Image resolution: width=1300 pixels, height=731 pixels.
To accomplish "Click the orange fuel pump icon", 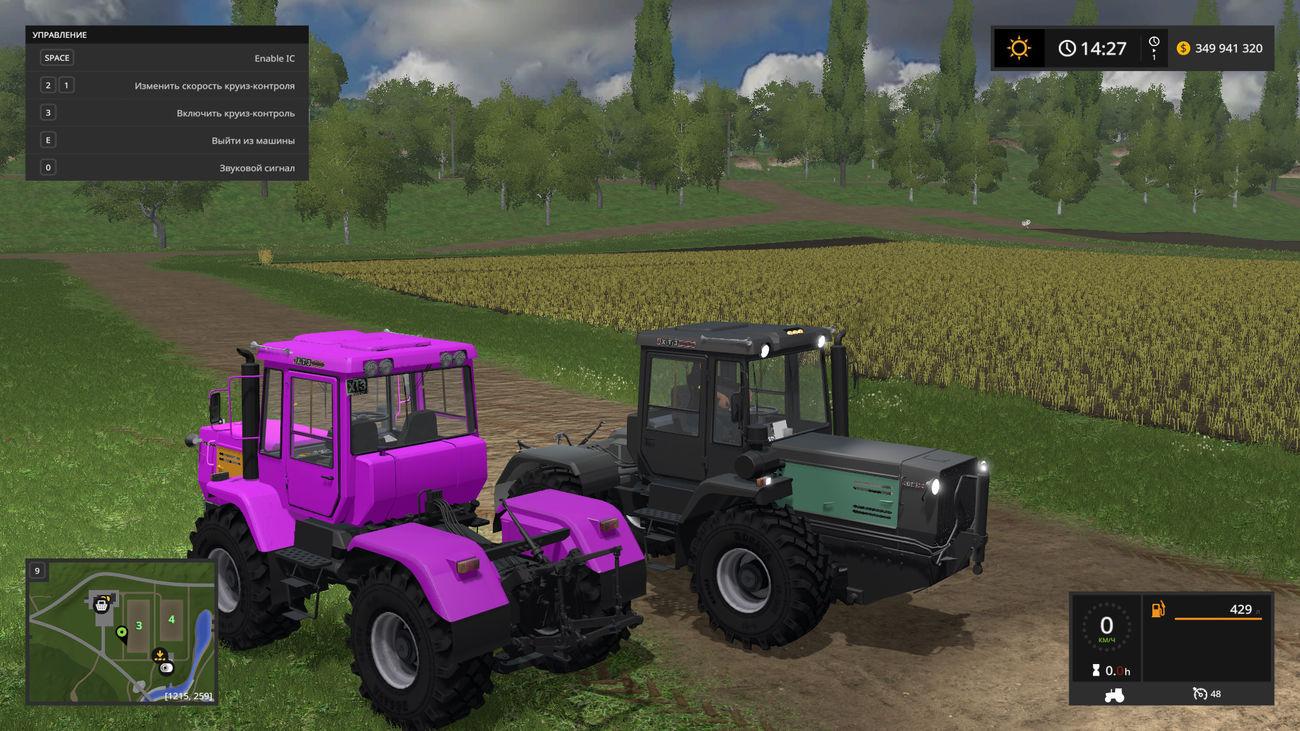I will point(1158,609).
